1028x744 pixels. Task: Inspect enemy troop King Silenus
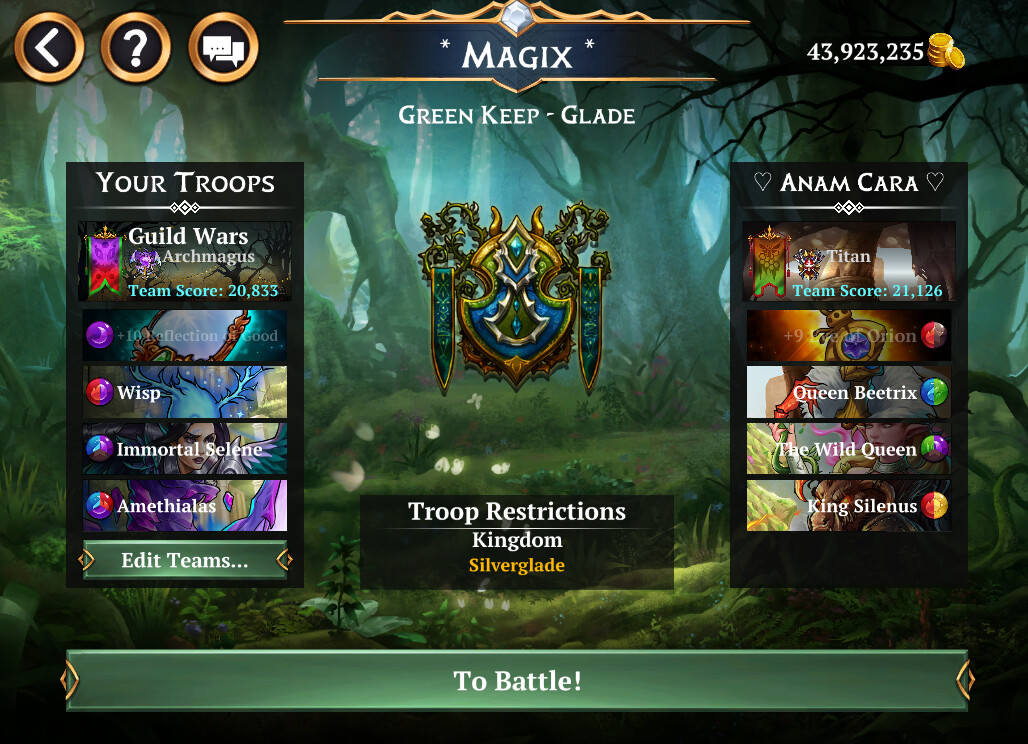tap(849, 506)
